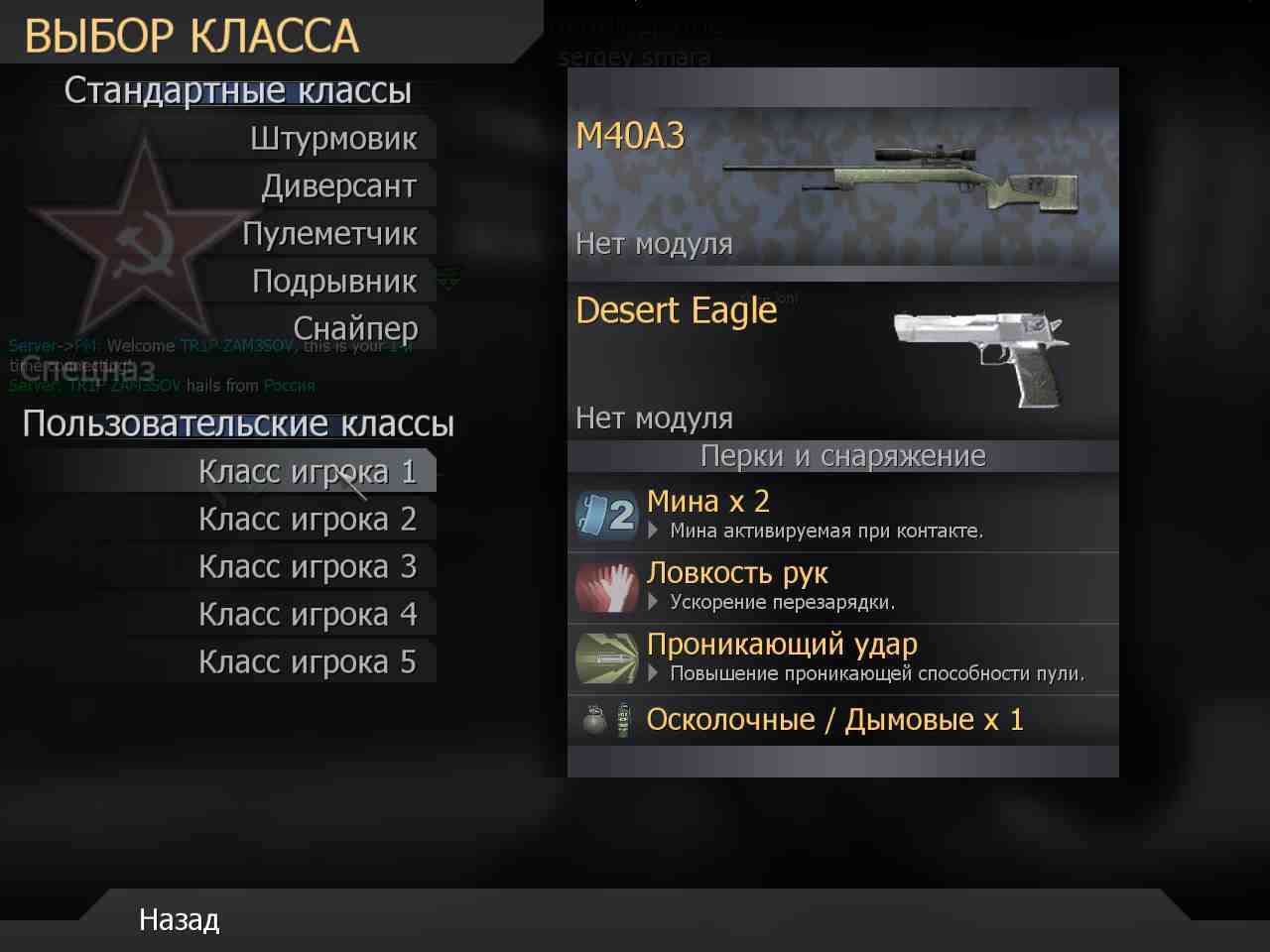Click the smoke grenade icon beside Осколочные / Дымовые
Image resolution: width=1270 pixels, height=952 pixels.
623,720
